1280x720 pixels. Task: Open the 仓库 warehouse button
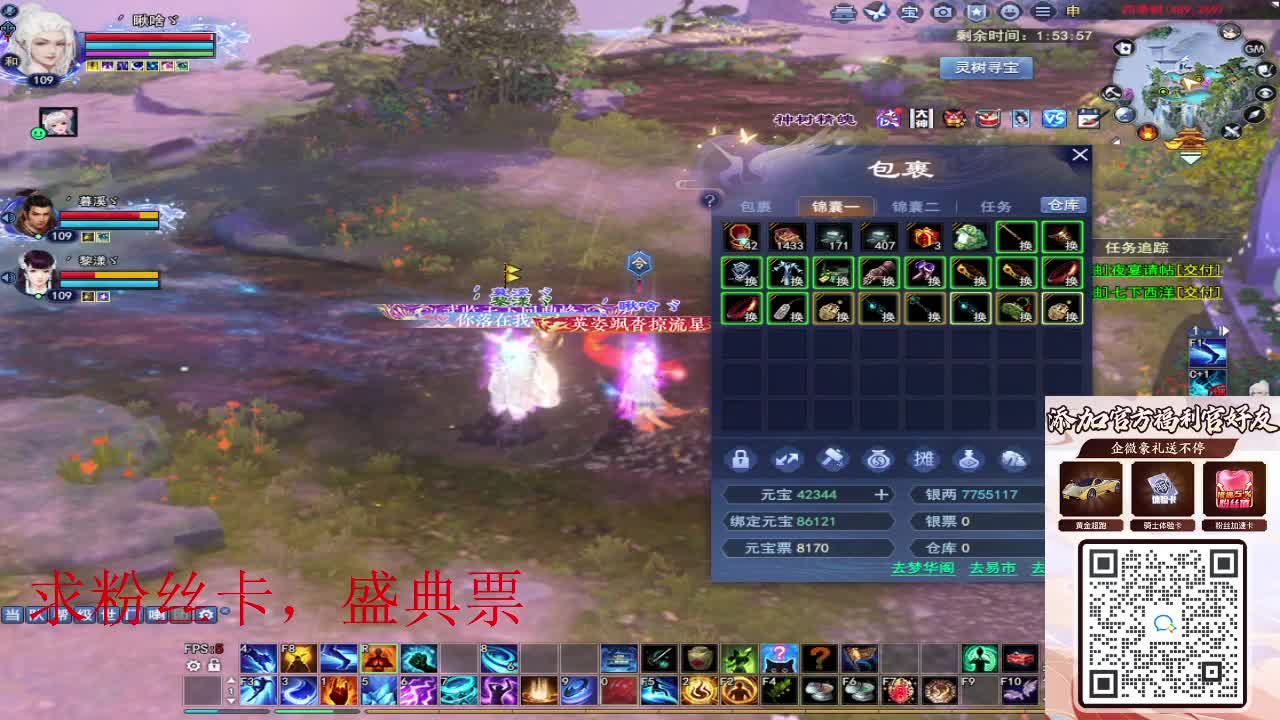pos(1063,205)
